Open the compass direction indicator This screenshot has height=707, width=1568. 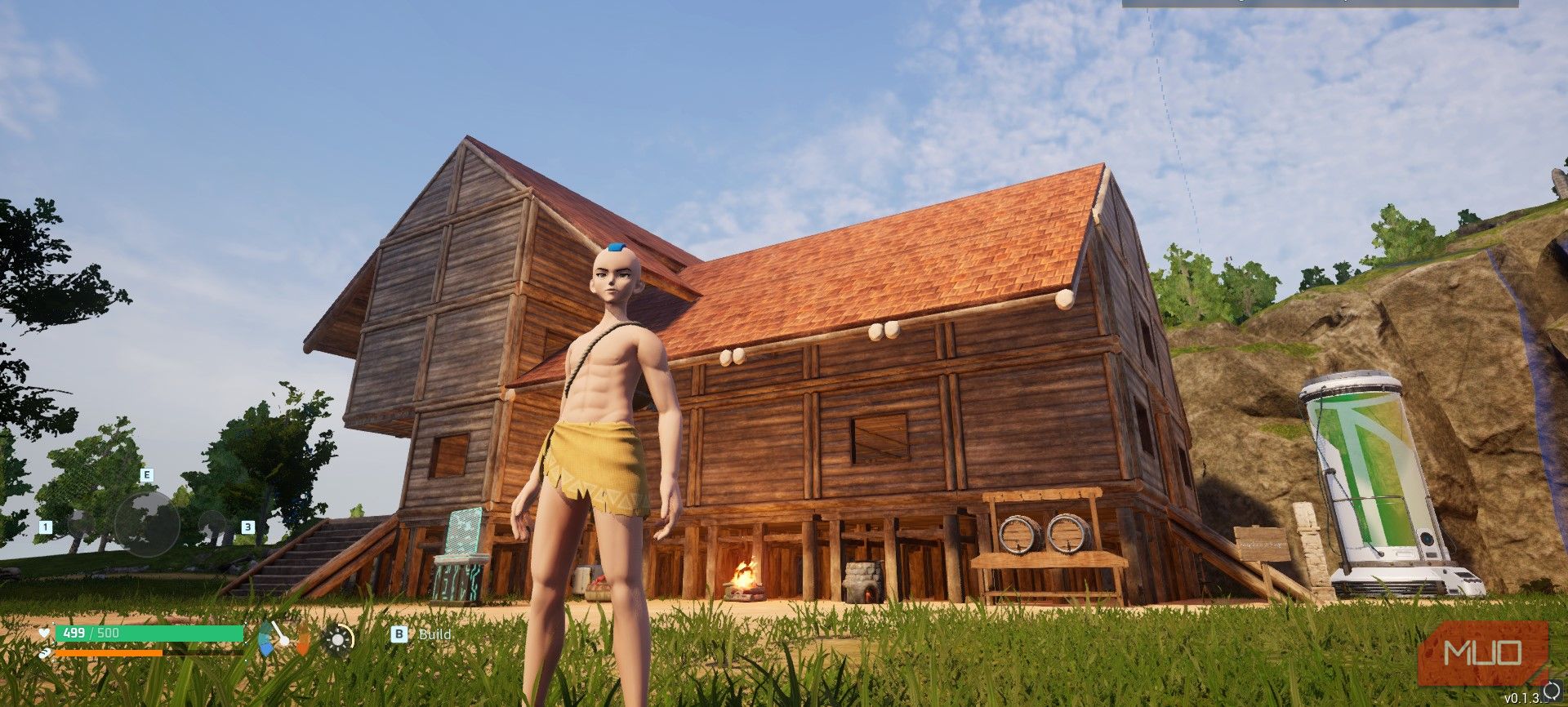(x=282, y=638)
